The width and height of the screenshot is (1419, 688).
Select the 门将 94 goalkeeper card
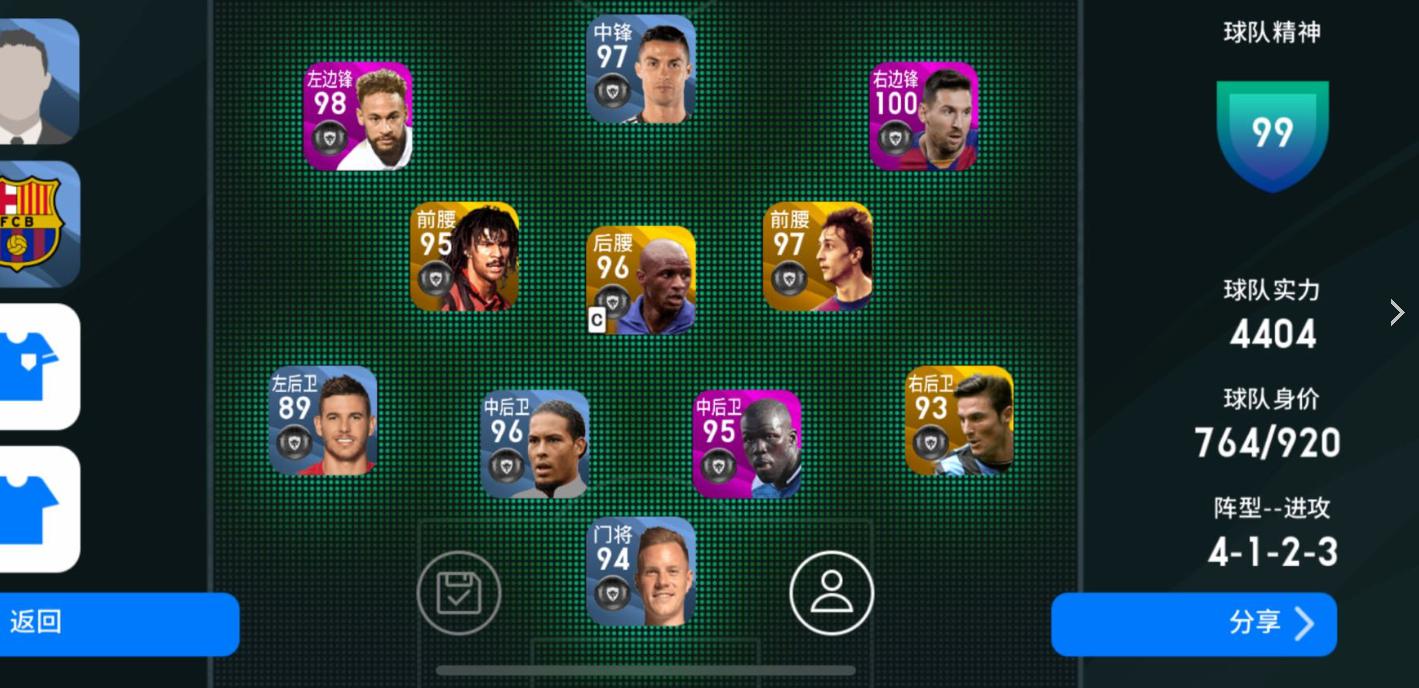point(641,571)
